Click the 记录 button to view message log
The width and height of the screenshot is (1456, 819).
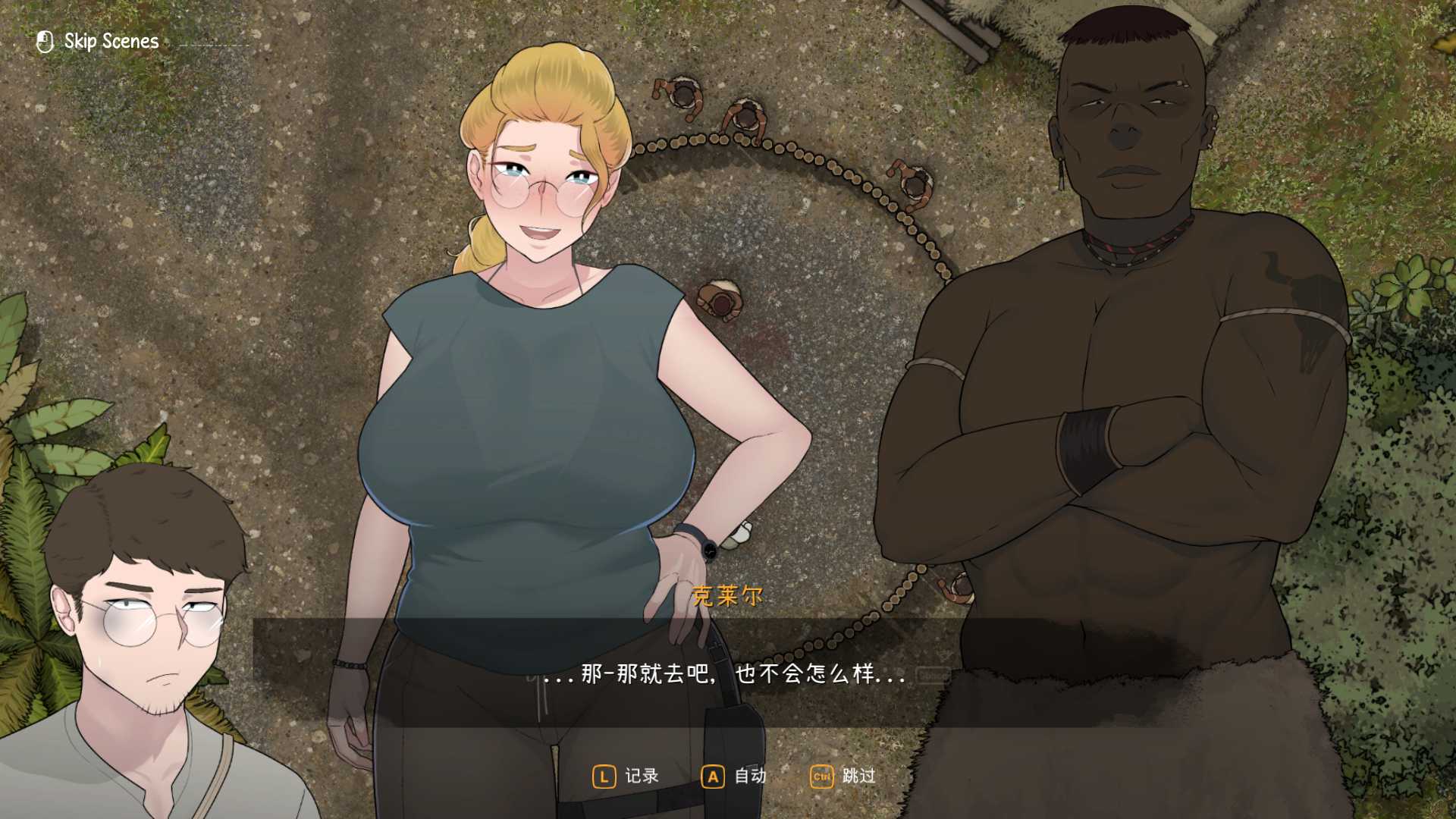point(641,776)
